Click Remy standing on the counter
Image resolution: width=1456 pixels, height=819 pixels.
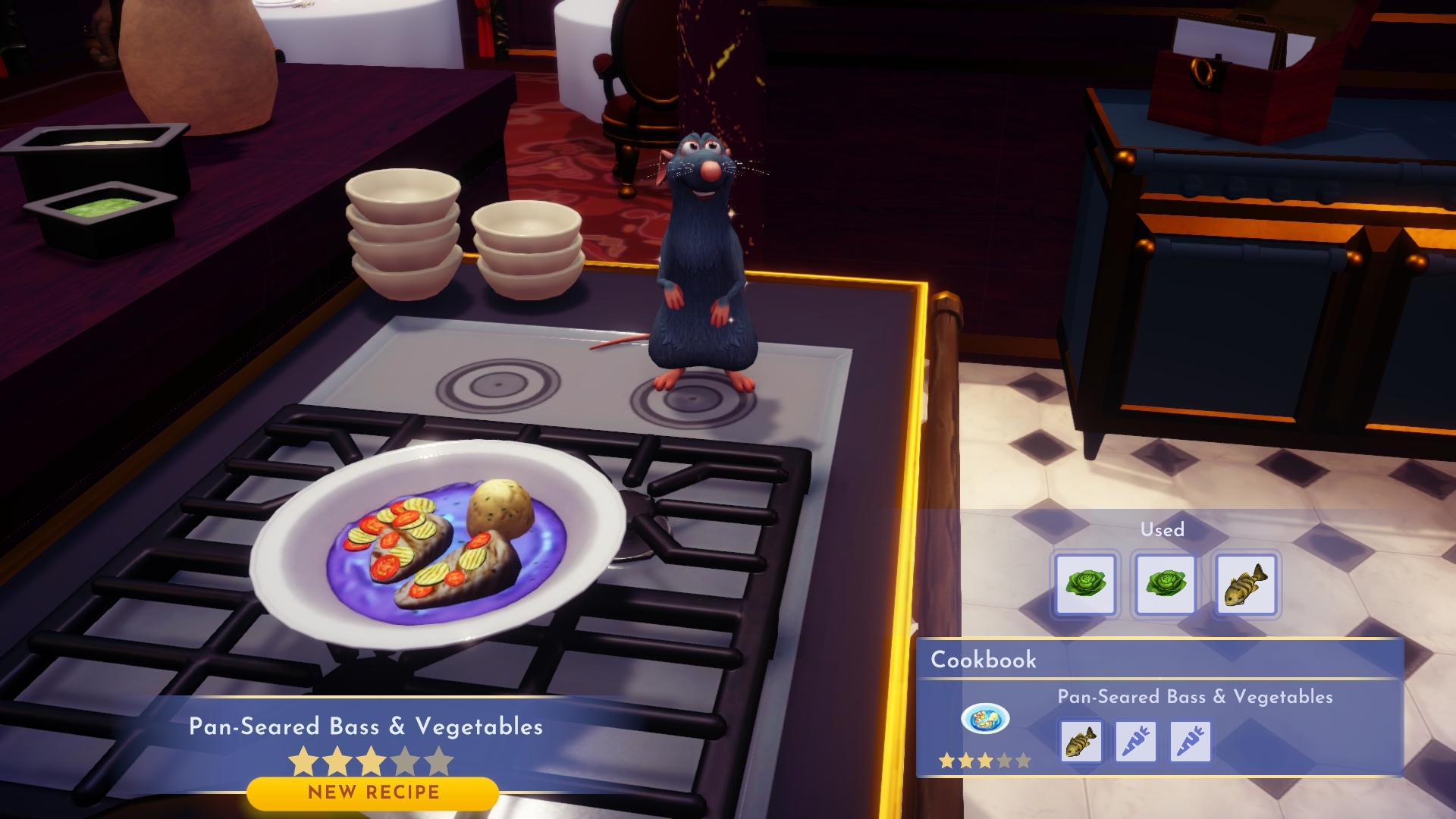tap(701, 250)
